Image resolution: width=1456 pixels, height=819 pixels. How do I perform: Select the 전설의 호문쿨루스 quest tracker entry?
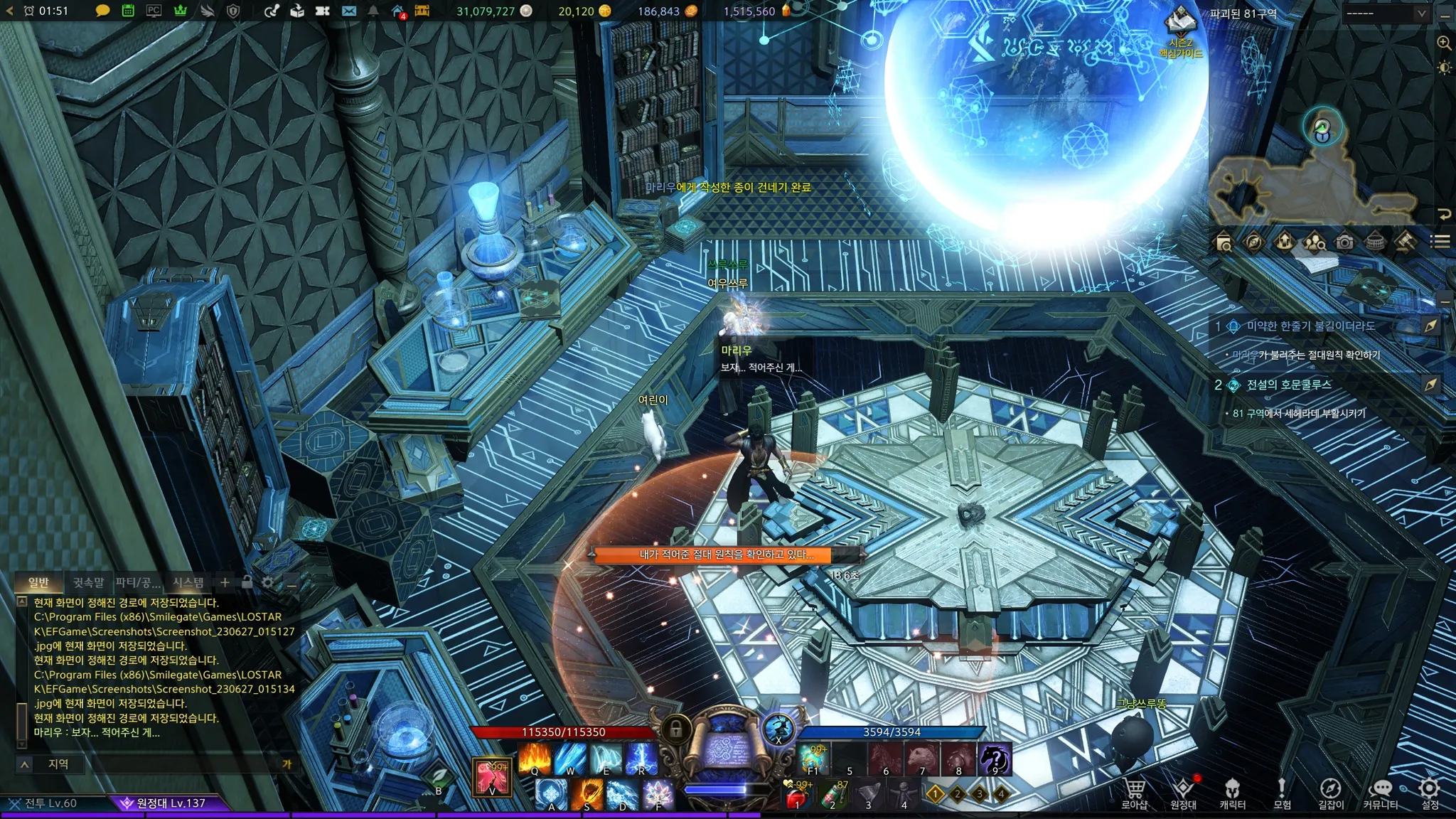coord(1288,385)
